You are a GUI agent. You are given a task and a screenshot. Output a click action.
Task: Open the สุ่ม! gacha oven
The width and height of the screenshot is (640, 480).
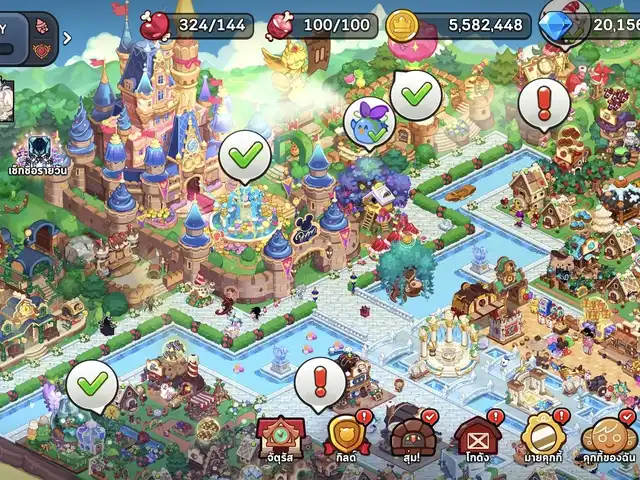pos(410,437)
